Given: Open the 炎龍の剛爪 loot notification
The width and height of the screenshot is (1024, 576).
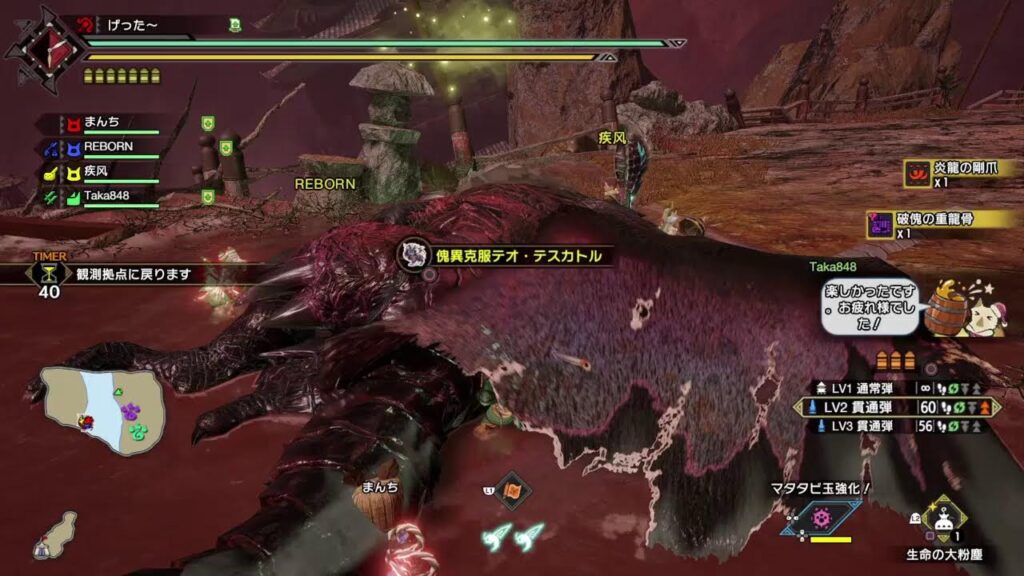Looking at the screenshot, I should coord(950,174).
